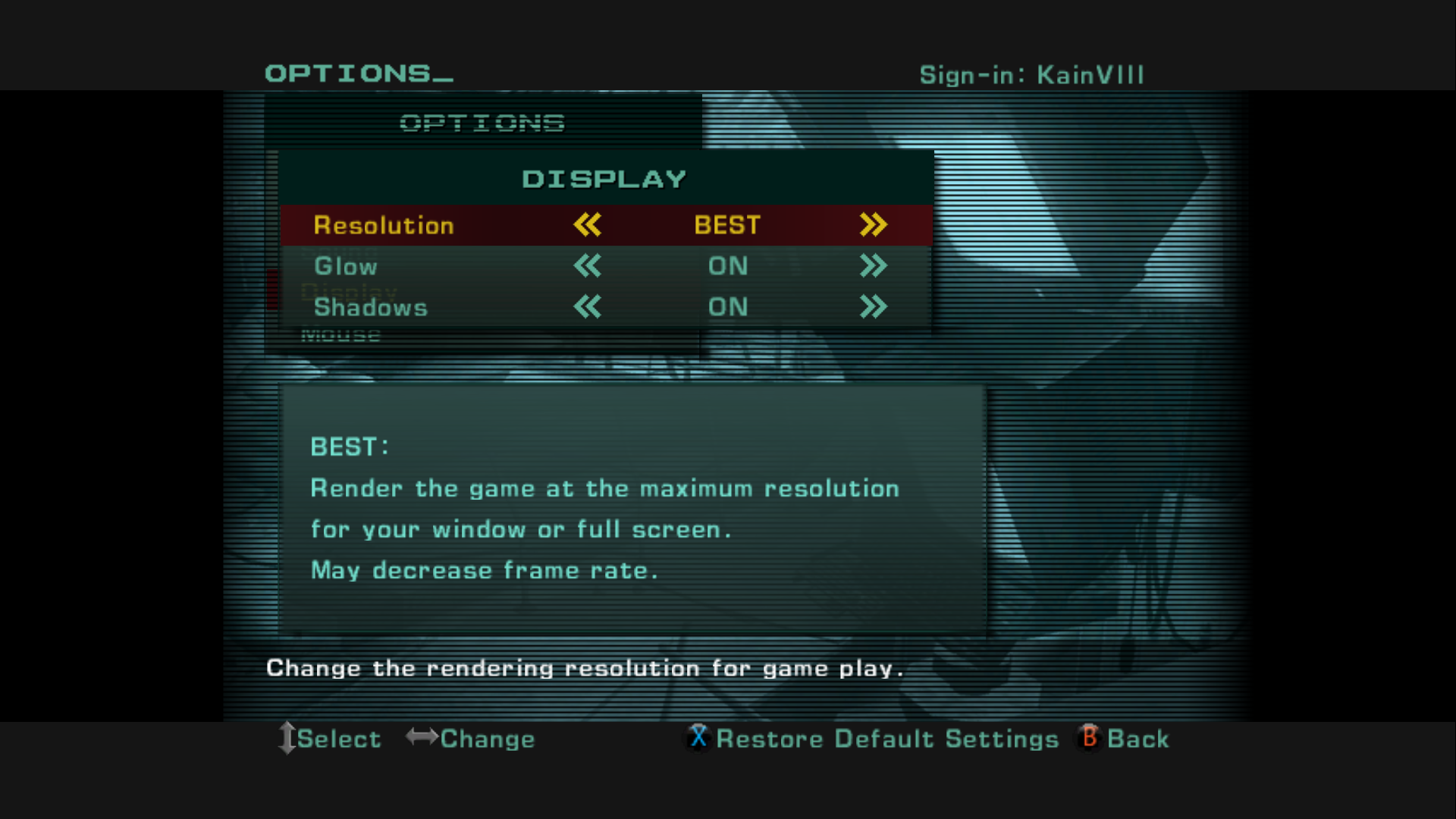Toggle Glow off using its right arrow
Screen dimensions: 1456x819
pos(873,266)
